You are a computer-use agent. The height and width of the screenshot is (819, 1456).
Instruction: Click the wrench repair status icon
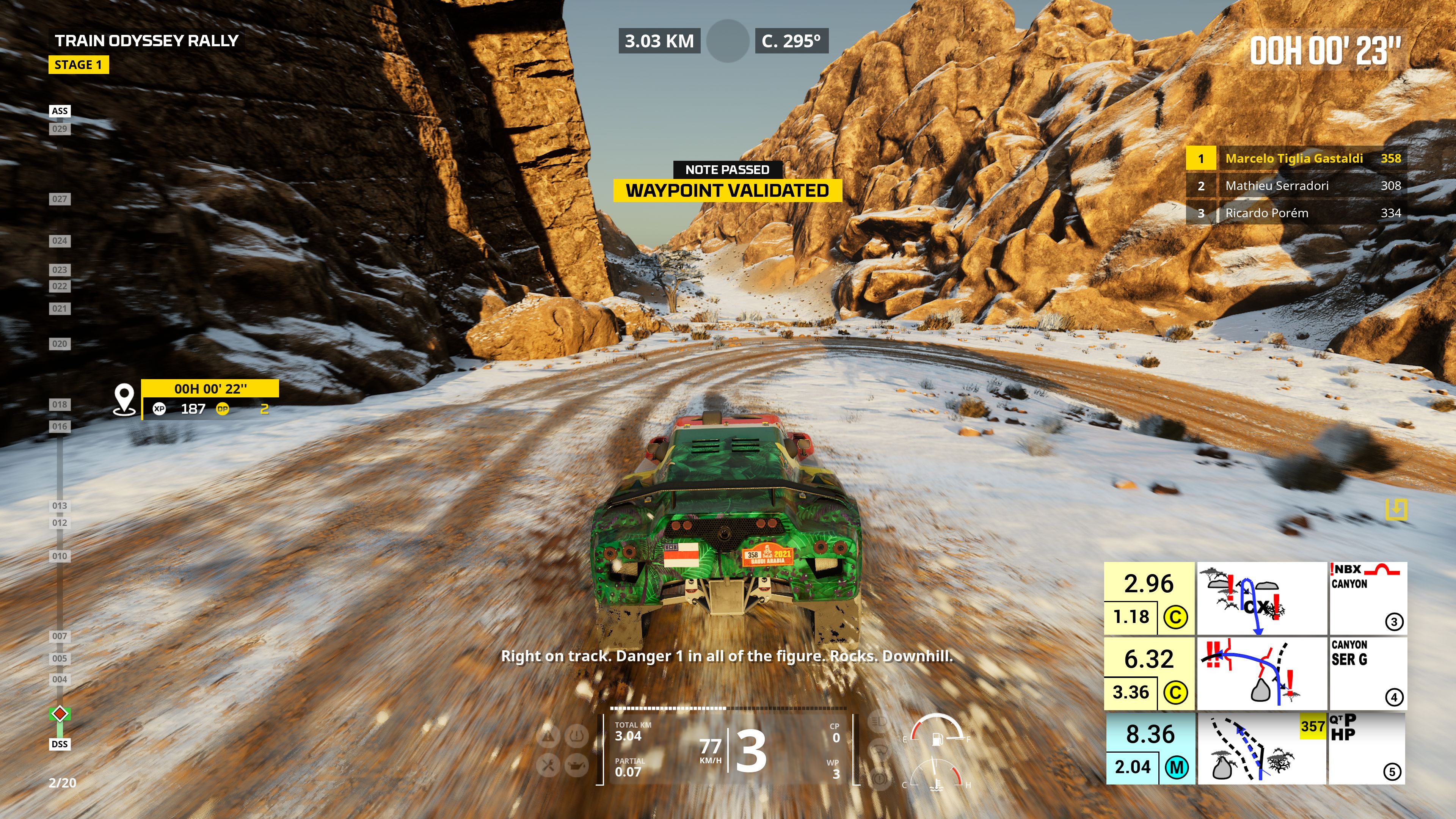tap(548, 766)
